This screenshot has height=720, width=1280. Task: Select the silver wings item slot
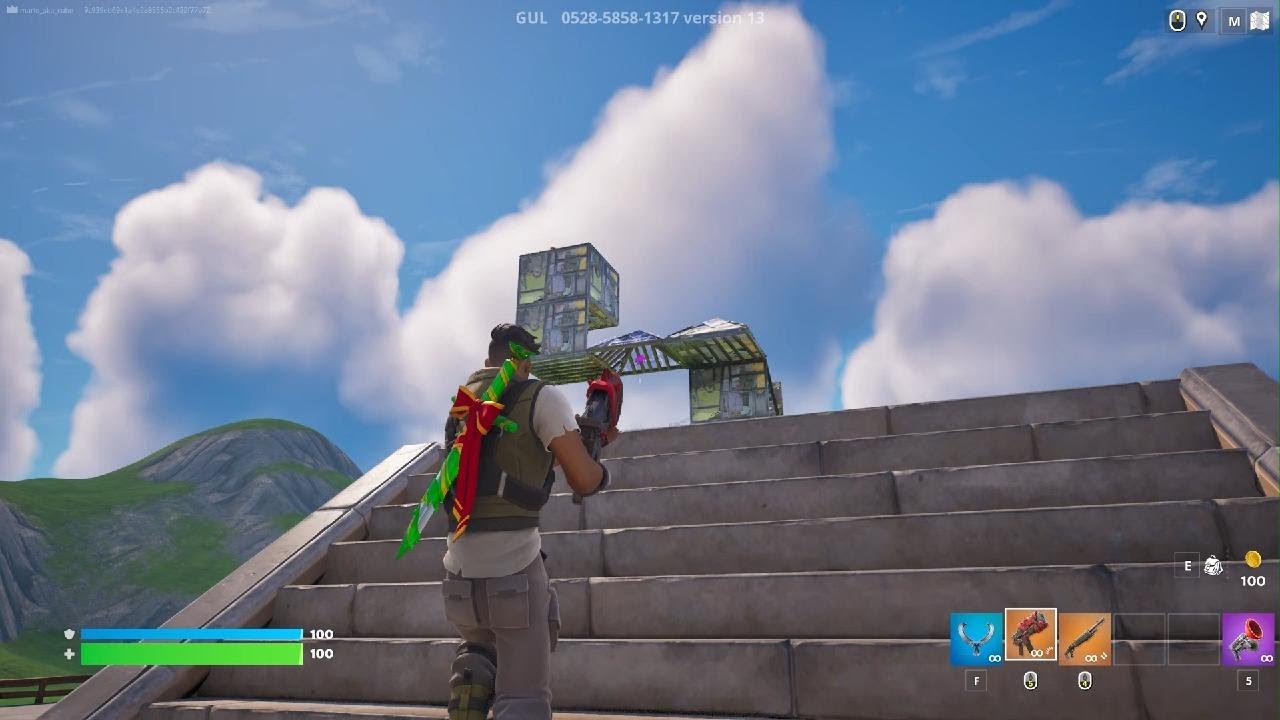pos(976,638)
